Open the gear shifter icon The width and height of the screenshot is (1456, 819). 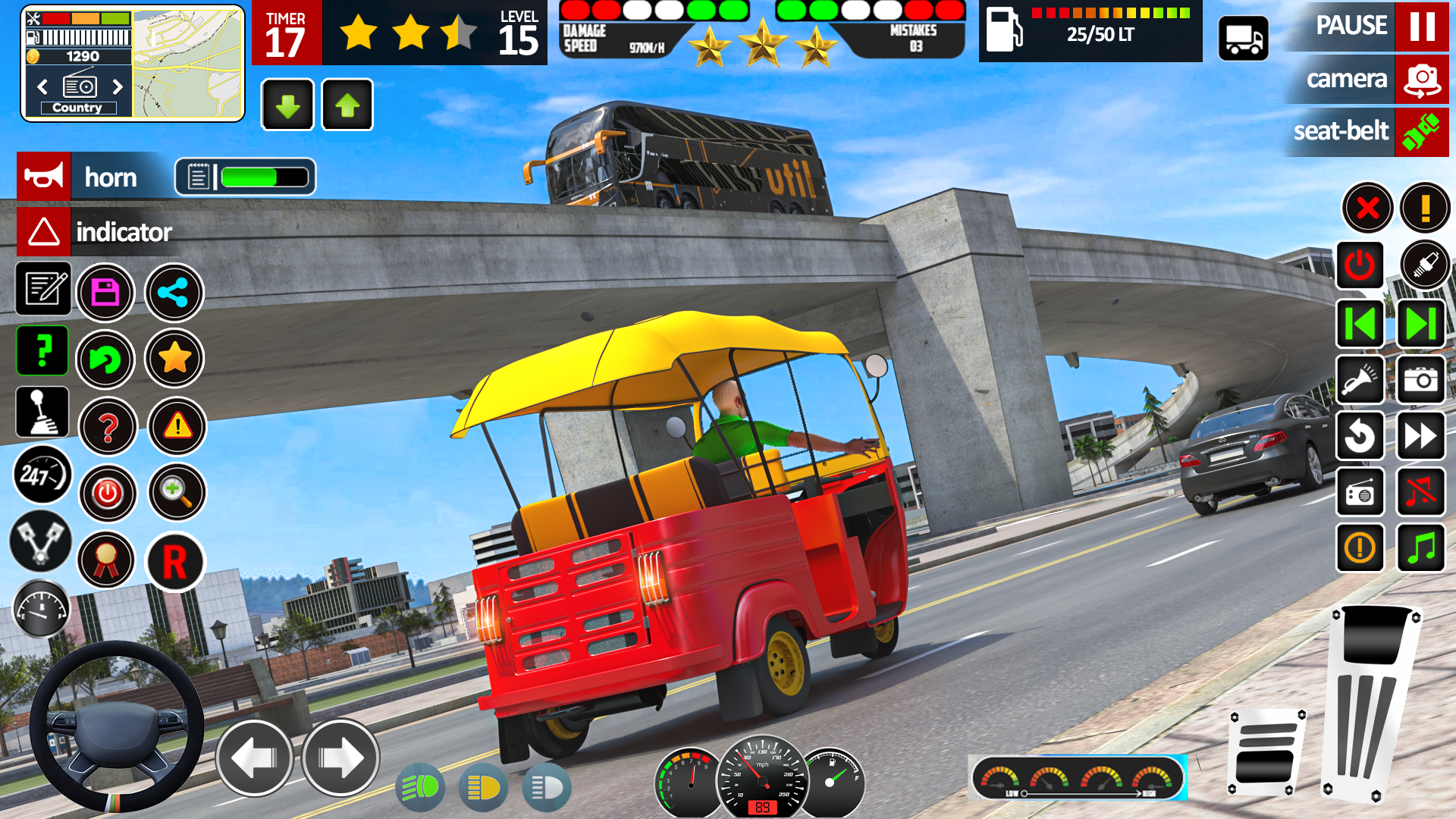[x=42, y=412]
